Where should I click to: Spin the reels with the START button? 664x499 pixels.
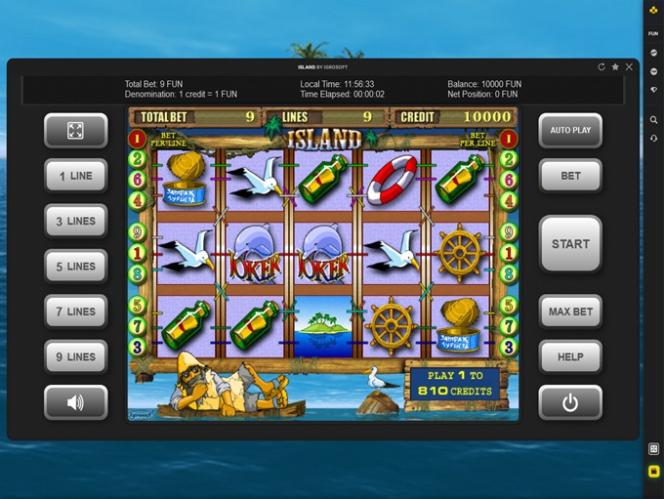point(570,243)
